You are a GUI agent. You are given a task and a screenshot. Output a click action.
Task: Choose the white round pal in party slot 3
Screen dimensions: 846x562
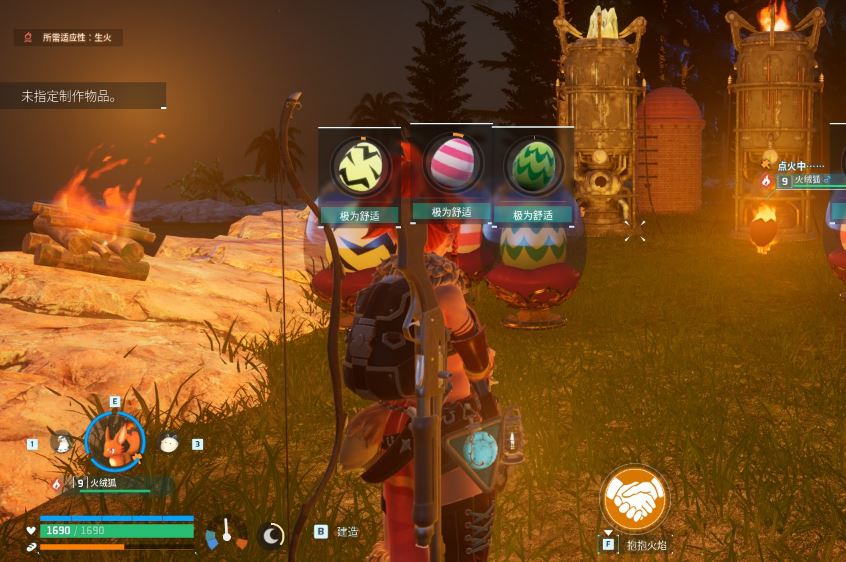click(x=168, y=443)
